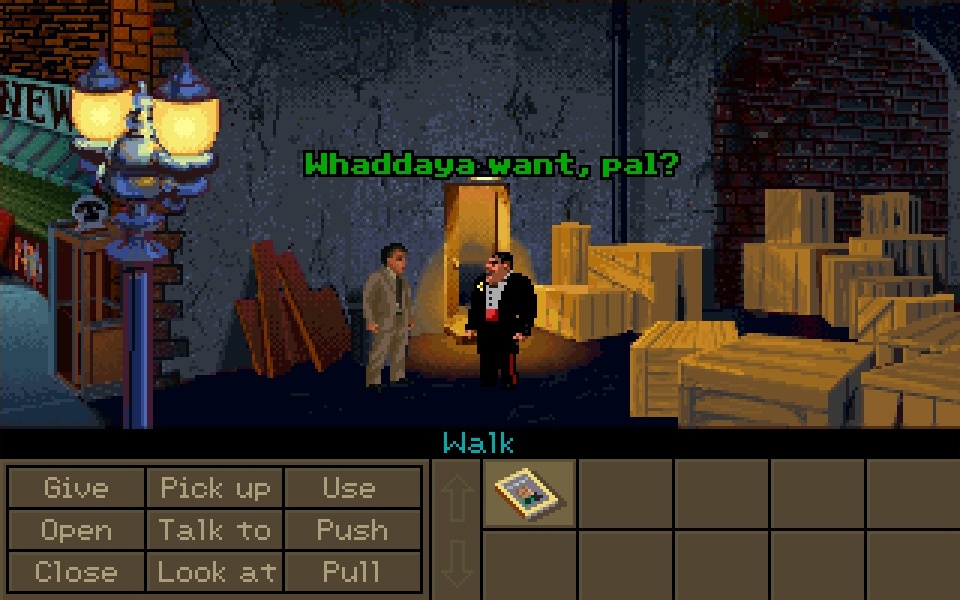Choose the Pick up verb
Viewport: 960px width, 600px height.
tap(215, 488)
